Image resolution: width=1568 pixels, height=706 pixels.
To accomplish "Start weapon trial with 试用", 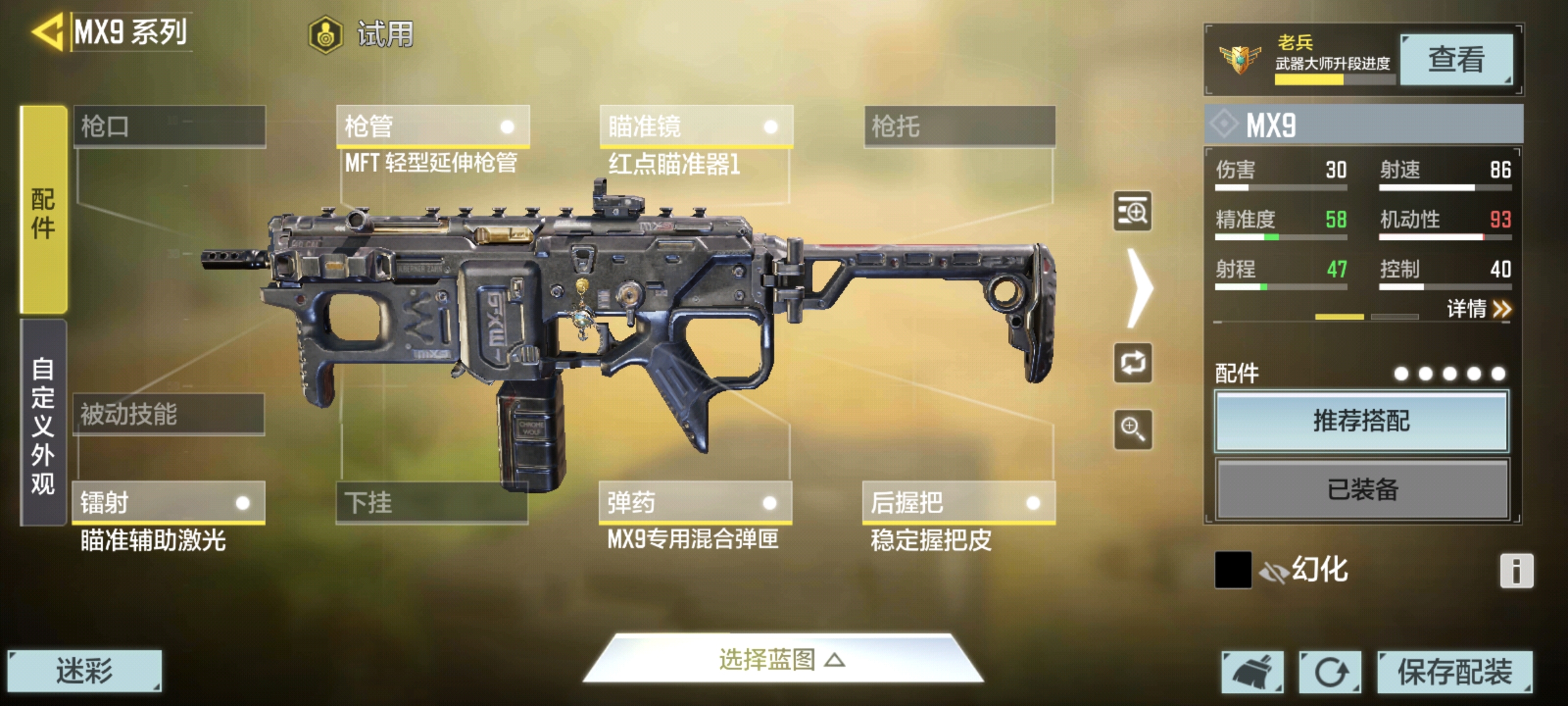I will 363,34.
